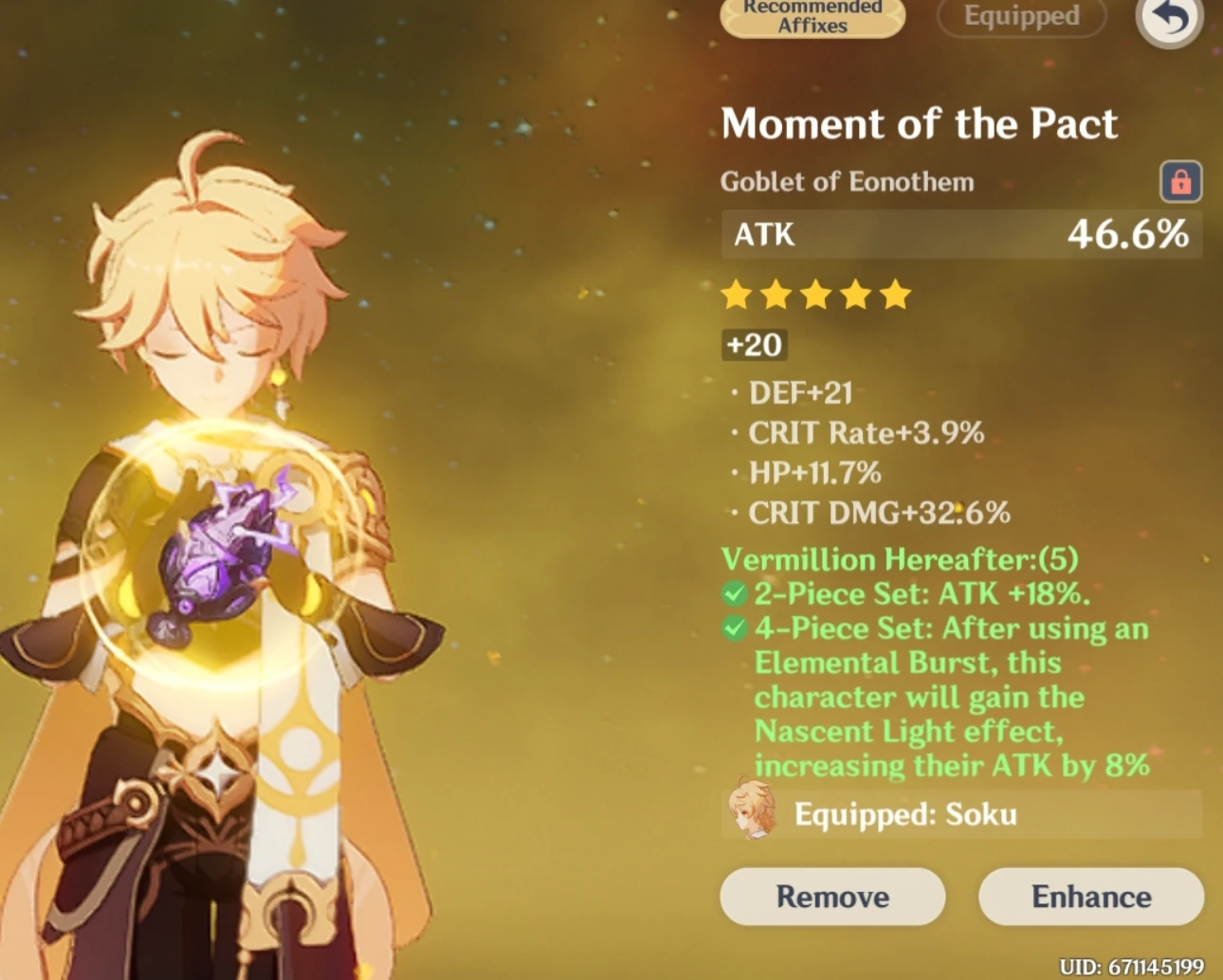The image size is (1223, 980).
Task: Select the fifth star of the rarity rating
Action: (x=894, y=295)
